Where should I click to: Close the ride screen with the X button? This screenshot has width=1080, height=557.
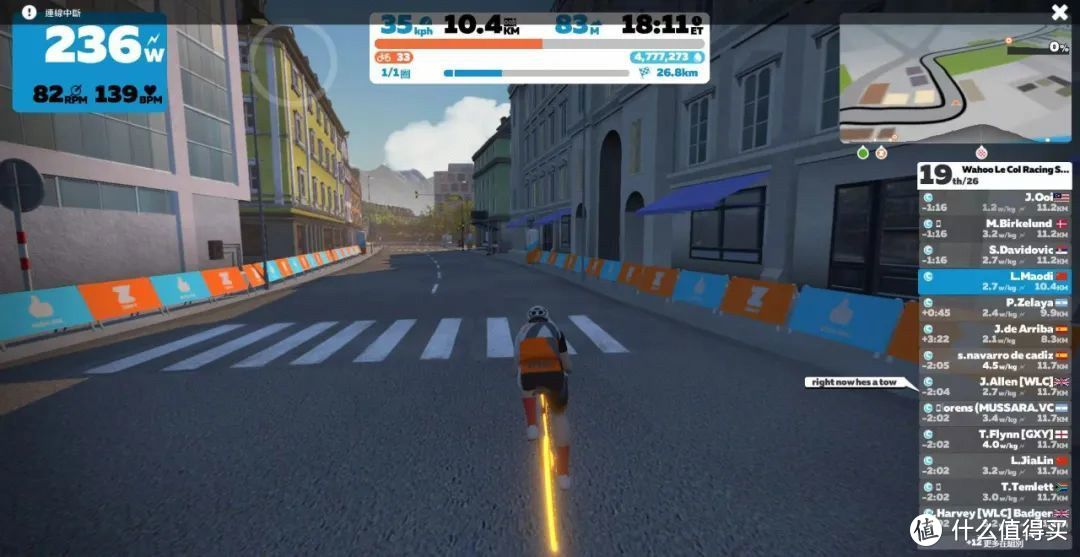[x=1059, y=12]
